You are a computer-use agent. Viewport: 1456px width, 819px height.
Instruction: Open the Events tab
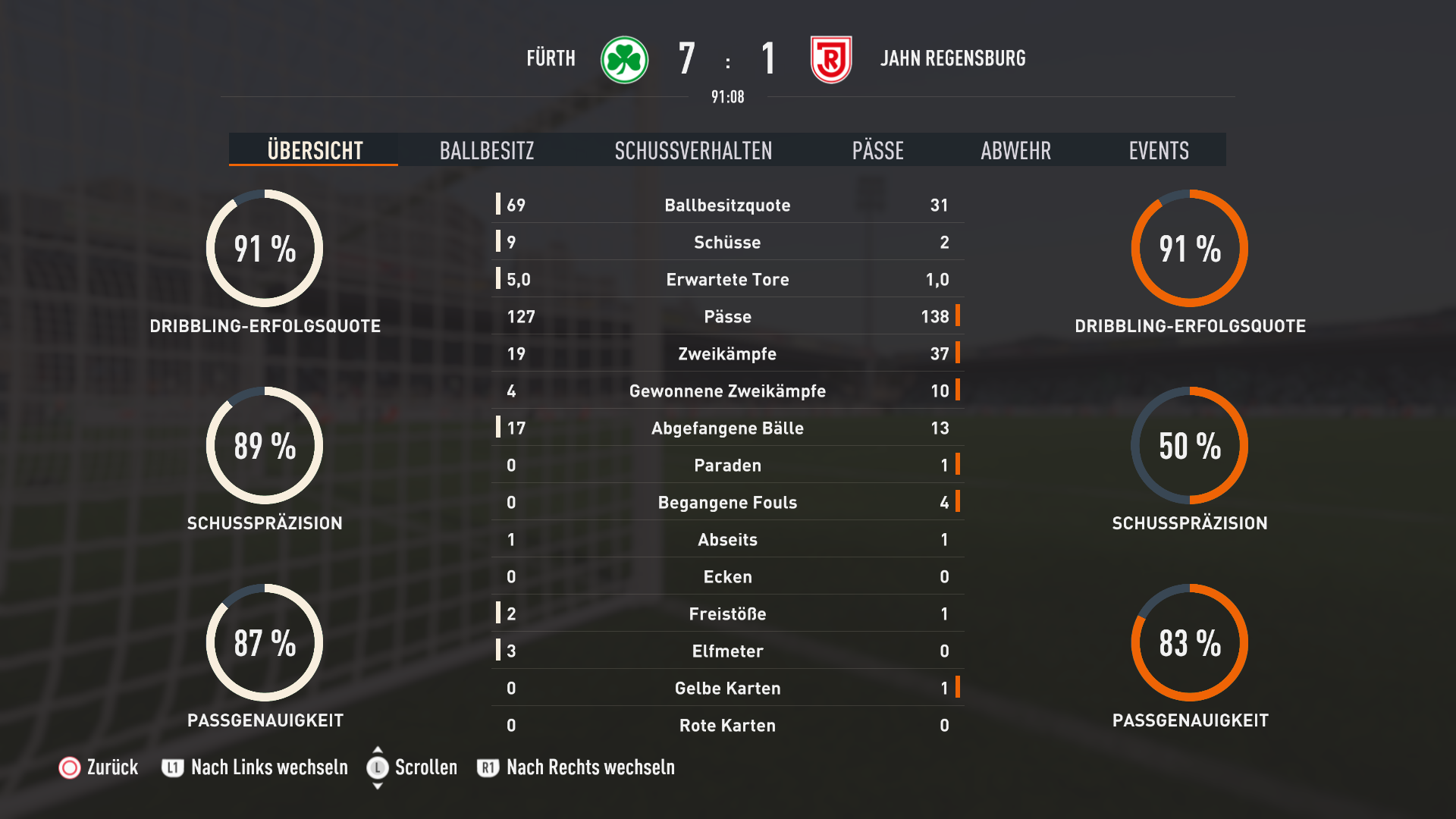tap(1158, 150)
